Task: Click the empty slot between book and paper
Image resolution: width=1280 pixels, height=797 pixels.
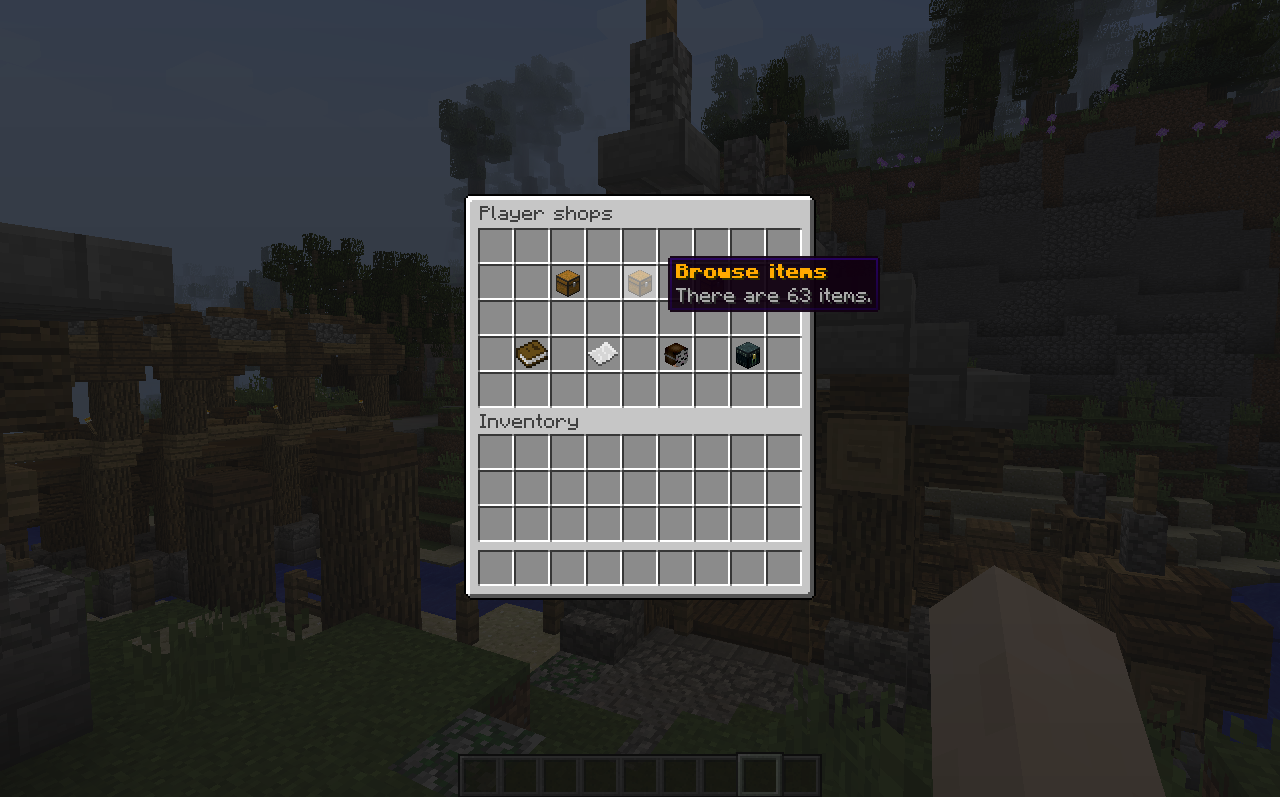Action: [x=567, y=353]
